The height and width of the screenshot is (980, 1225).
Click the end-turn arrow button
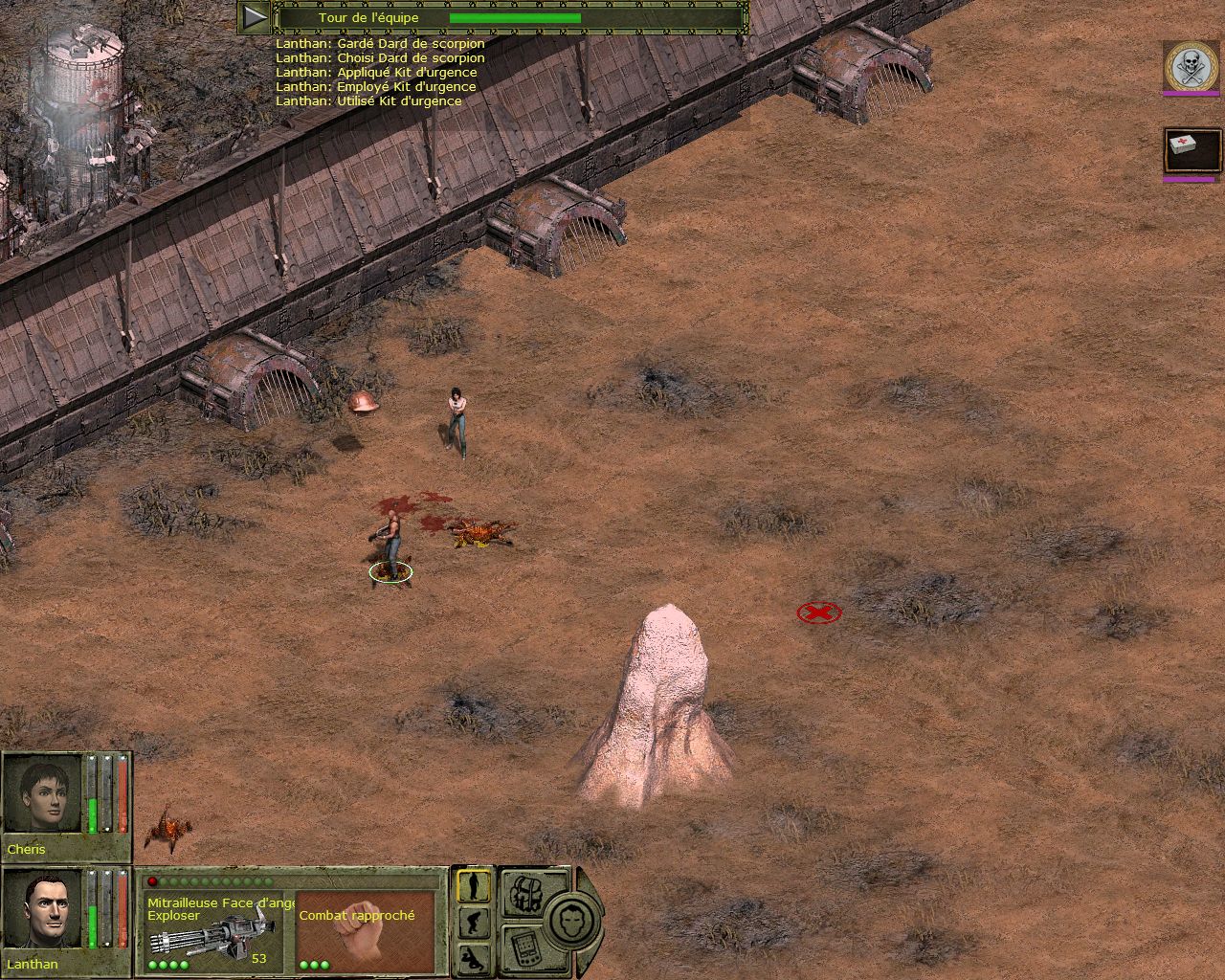[254, 17]
